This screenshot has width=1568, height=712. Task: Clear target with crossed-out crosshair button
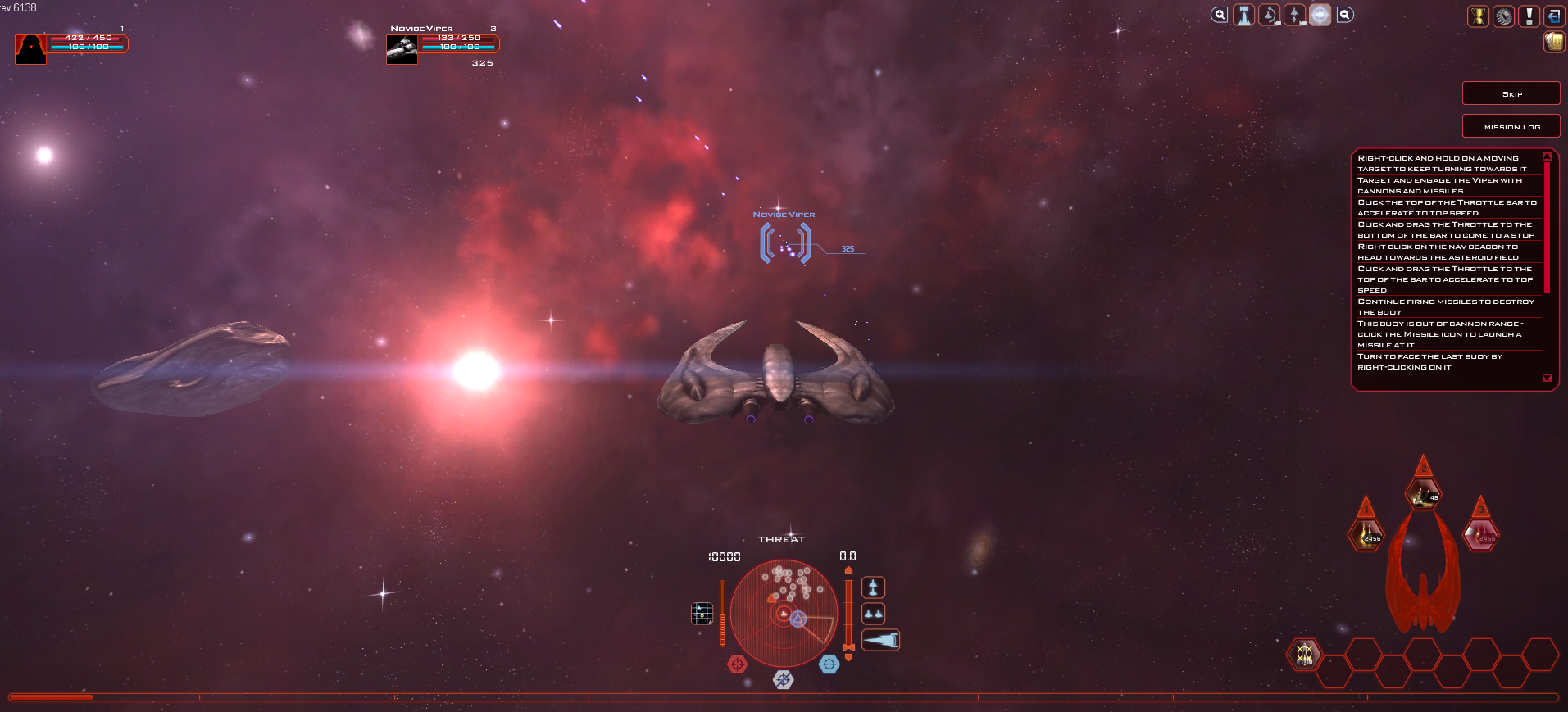[x=783, y=679]
